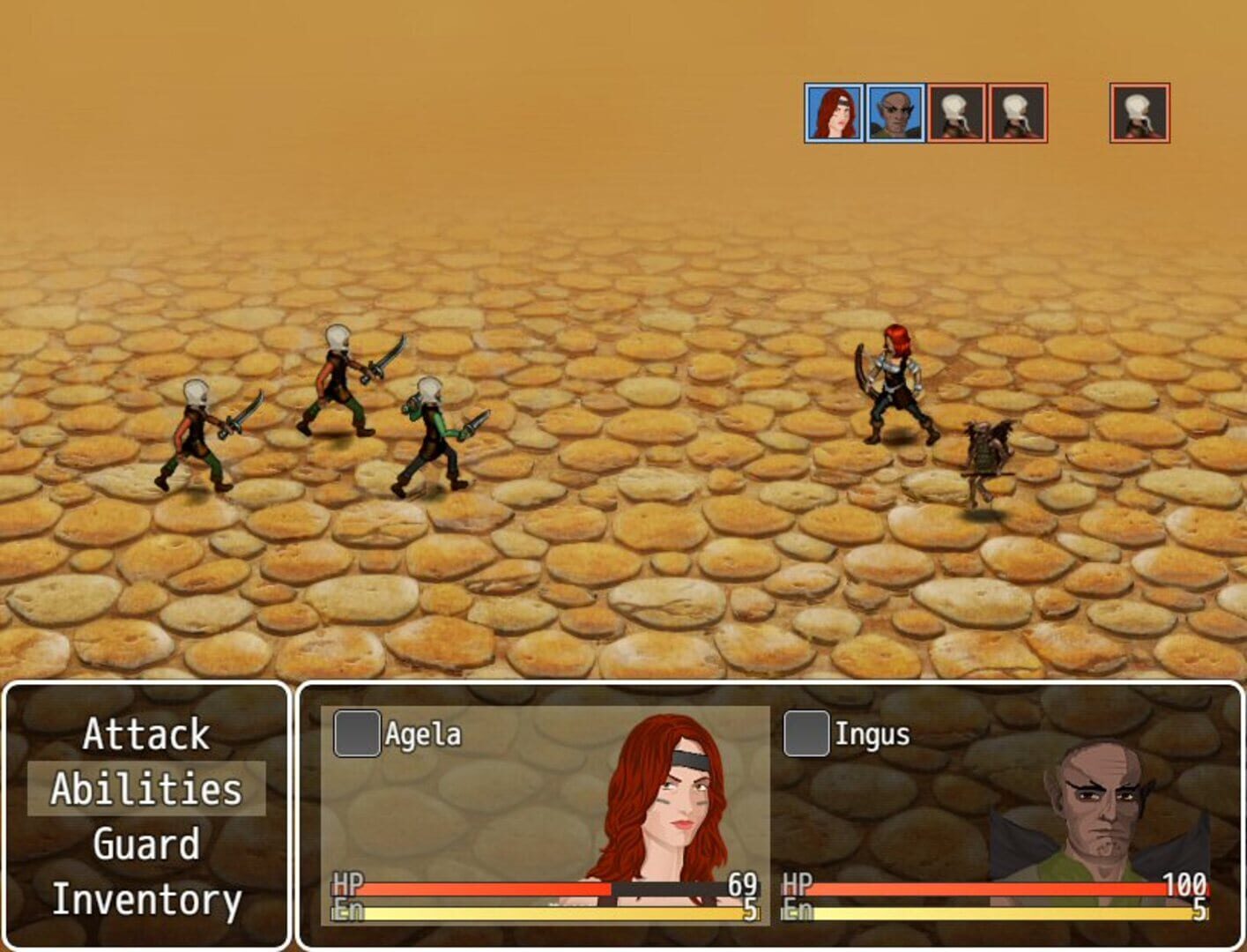Viewport: 1247px width, 952px height.
Task: Choose the Attack command
Action: pyautogui.click(x=144, y=736)
